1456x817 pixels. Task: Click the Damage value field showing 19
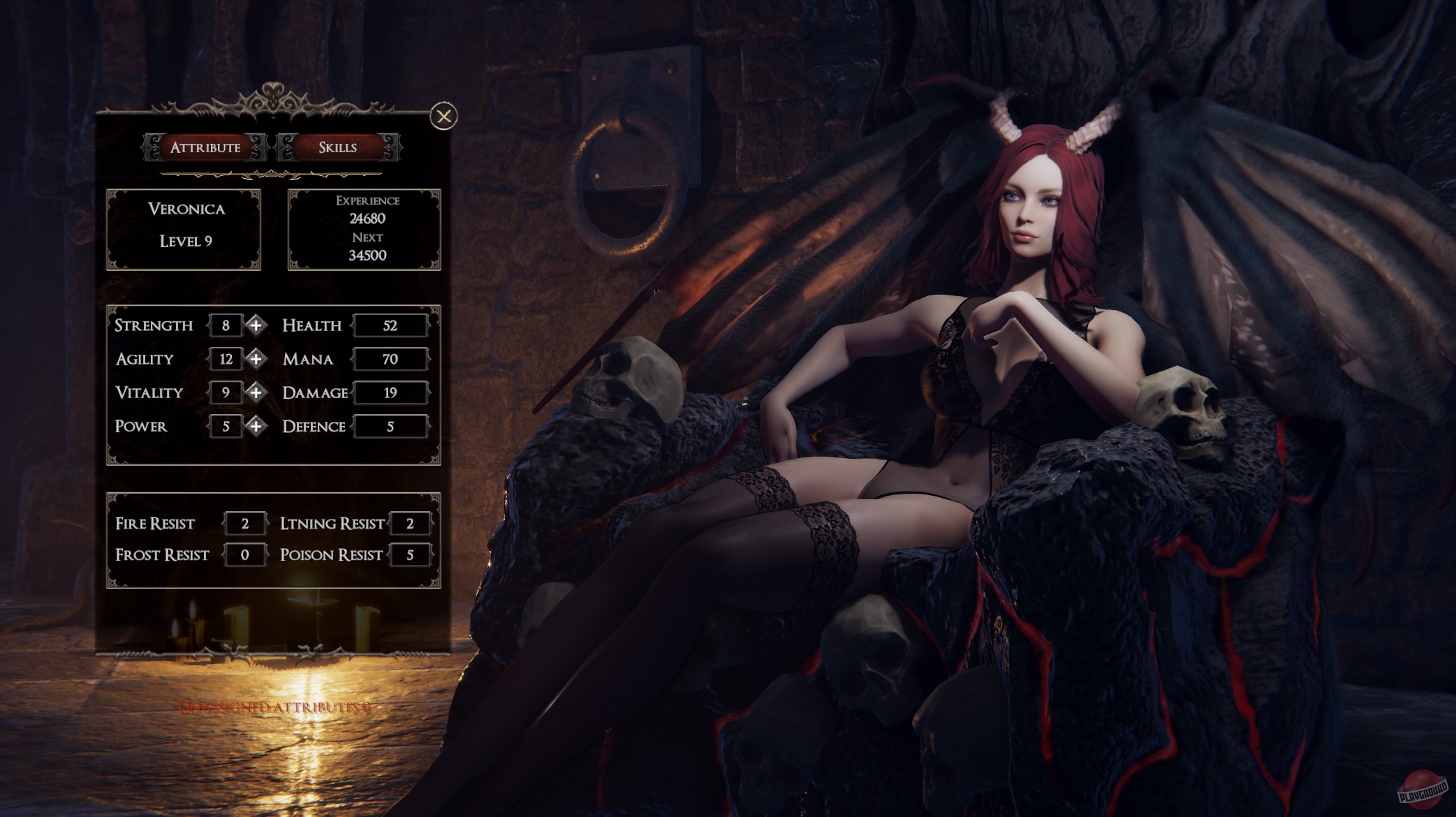pyautogui.click(x=391, y=392)
